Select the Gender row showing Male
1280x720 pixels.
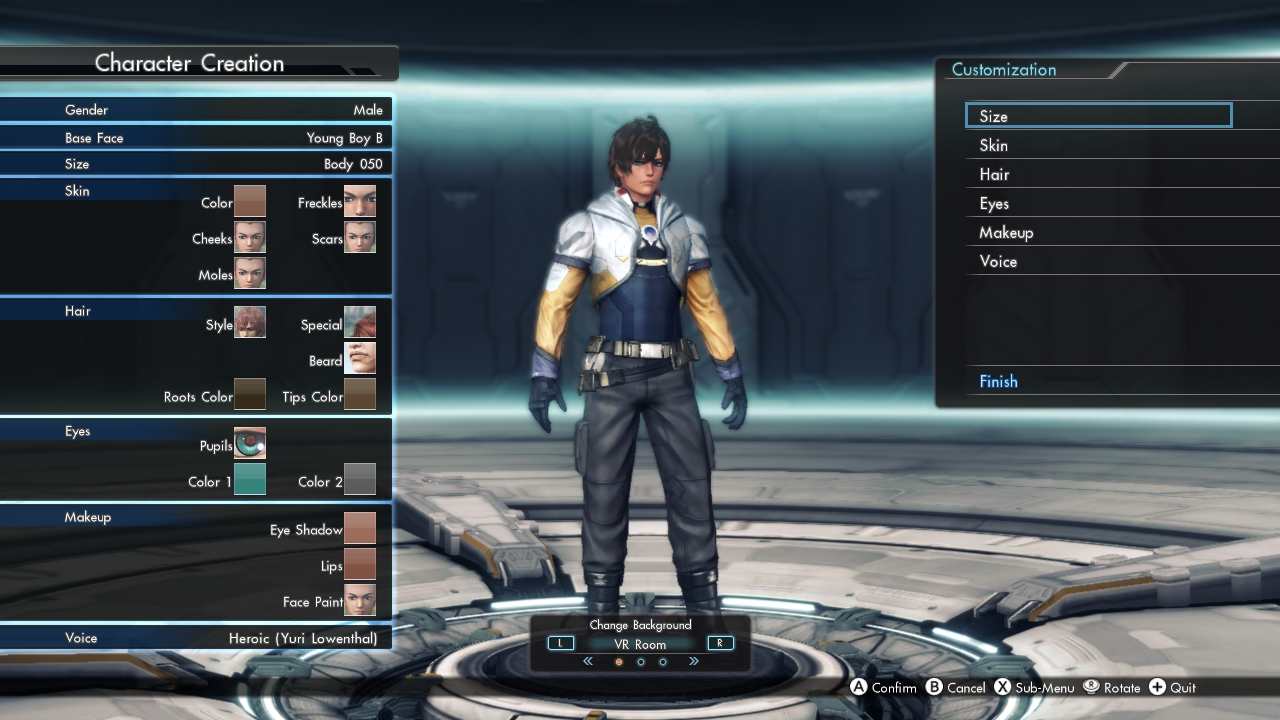tap(196, 110)
